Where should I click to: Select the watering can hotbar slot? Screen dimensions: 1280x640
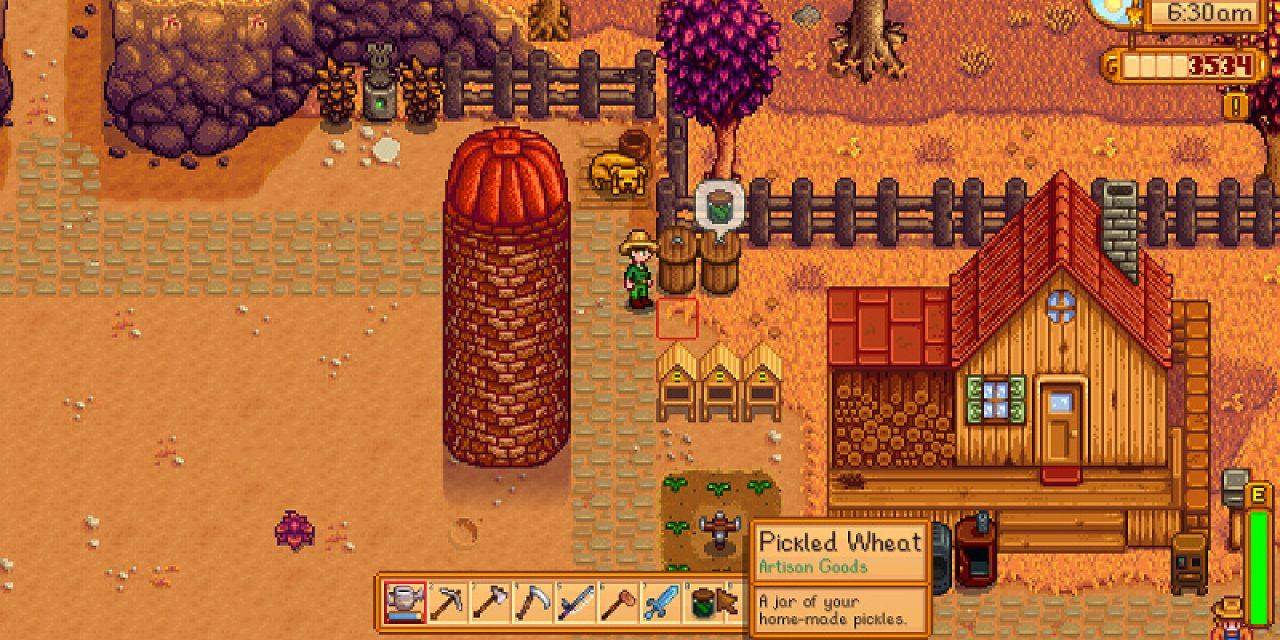click(x=405, y=603)
